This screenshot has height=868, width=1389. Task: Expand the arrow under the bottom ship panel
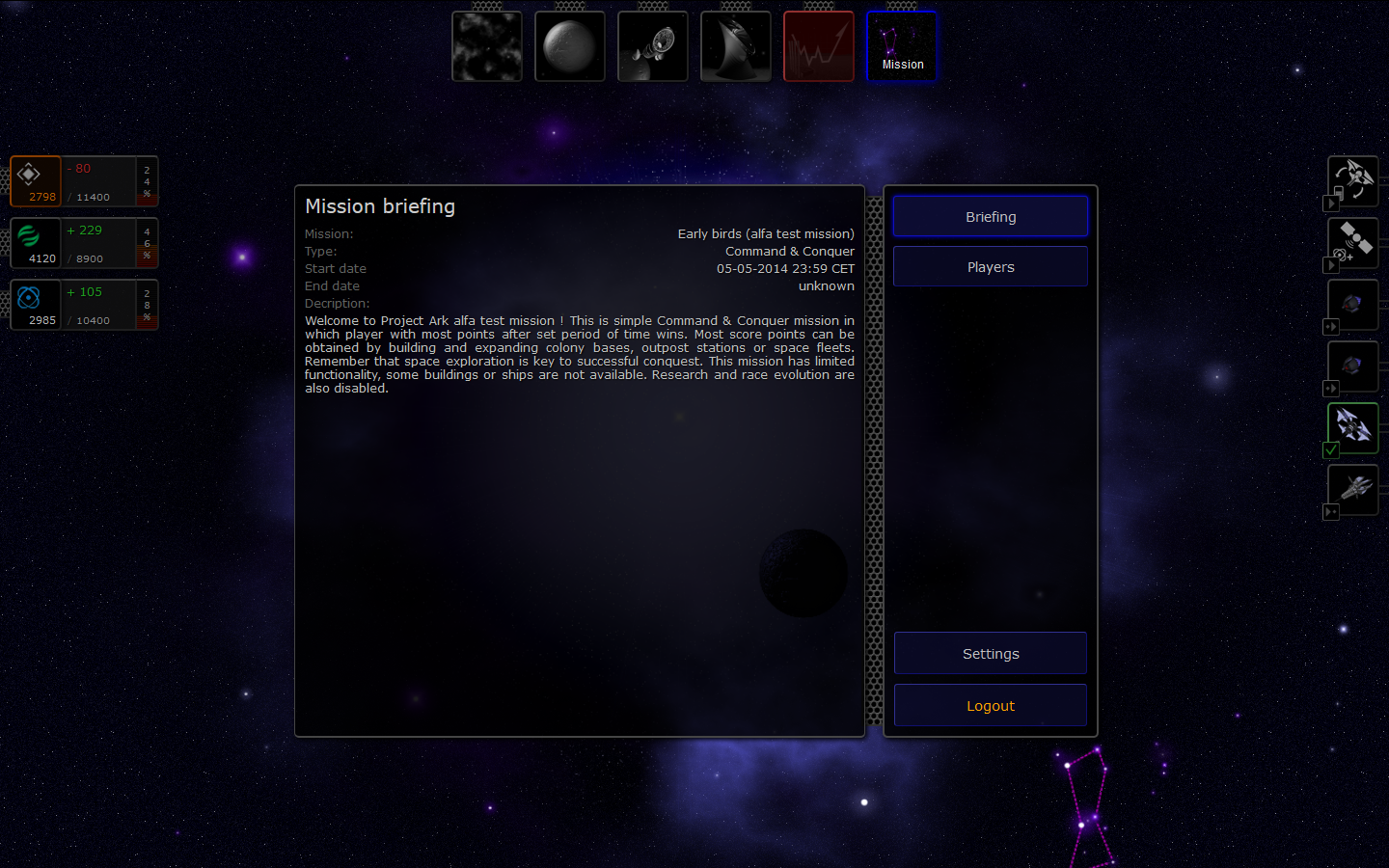pyautogui.click(x=1330, y=512)
